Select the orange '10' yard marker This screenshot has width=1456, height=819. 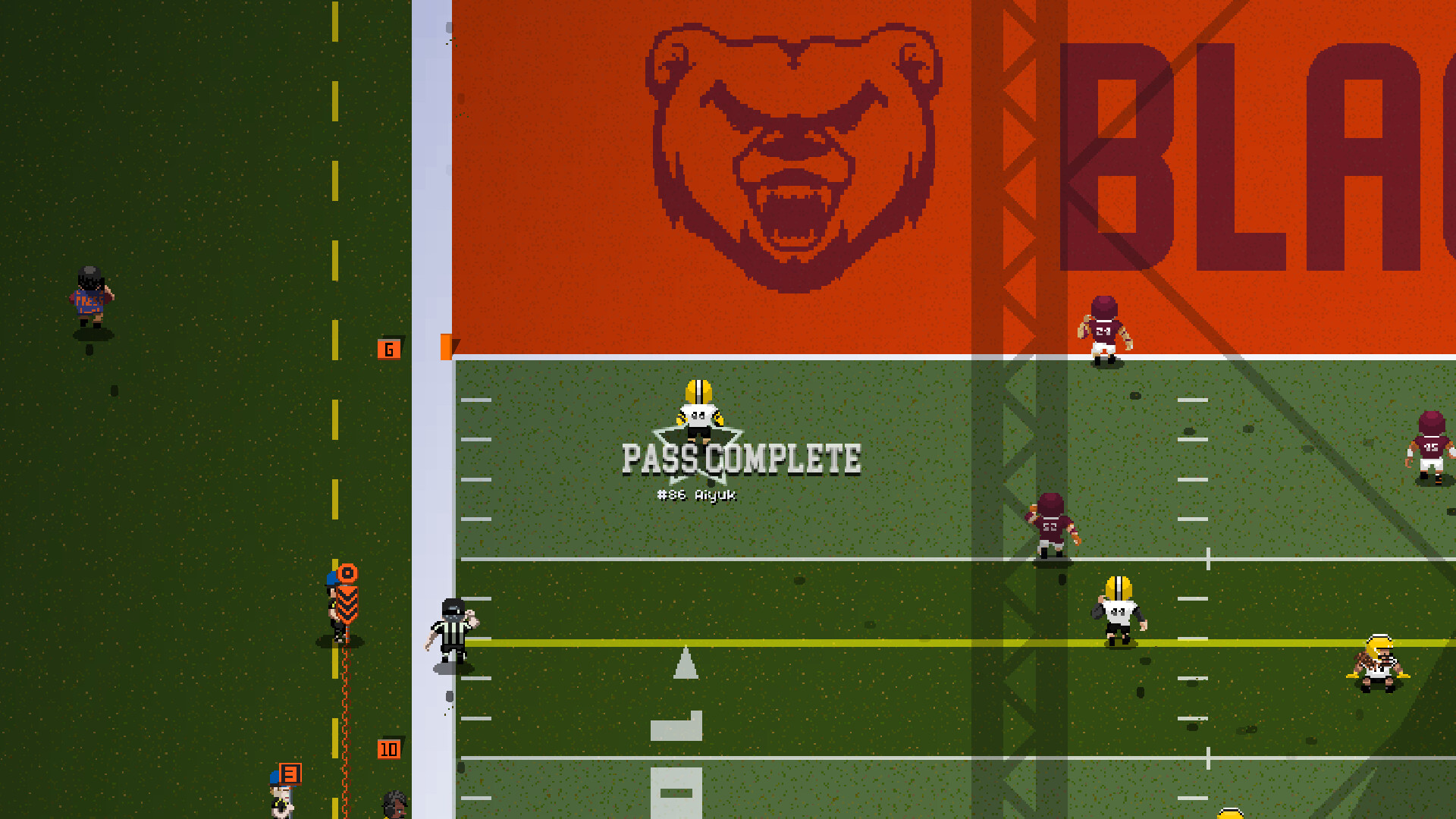389,748
